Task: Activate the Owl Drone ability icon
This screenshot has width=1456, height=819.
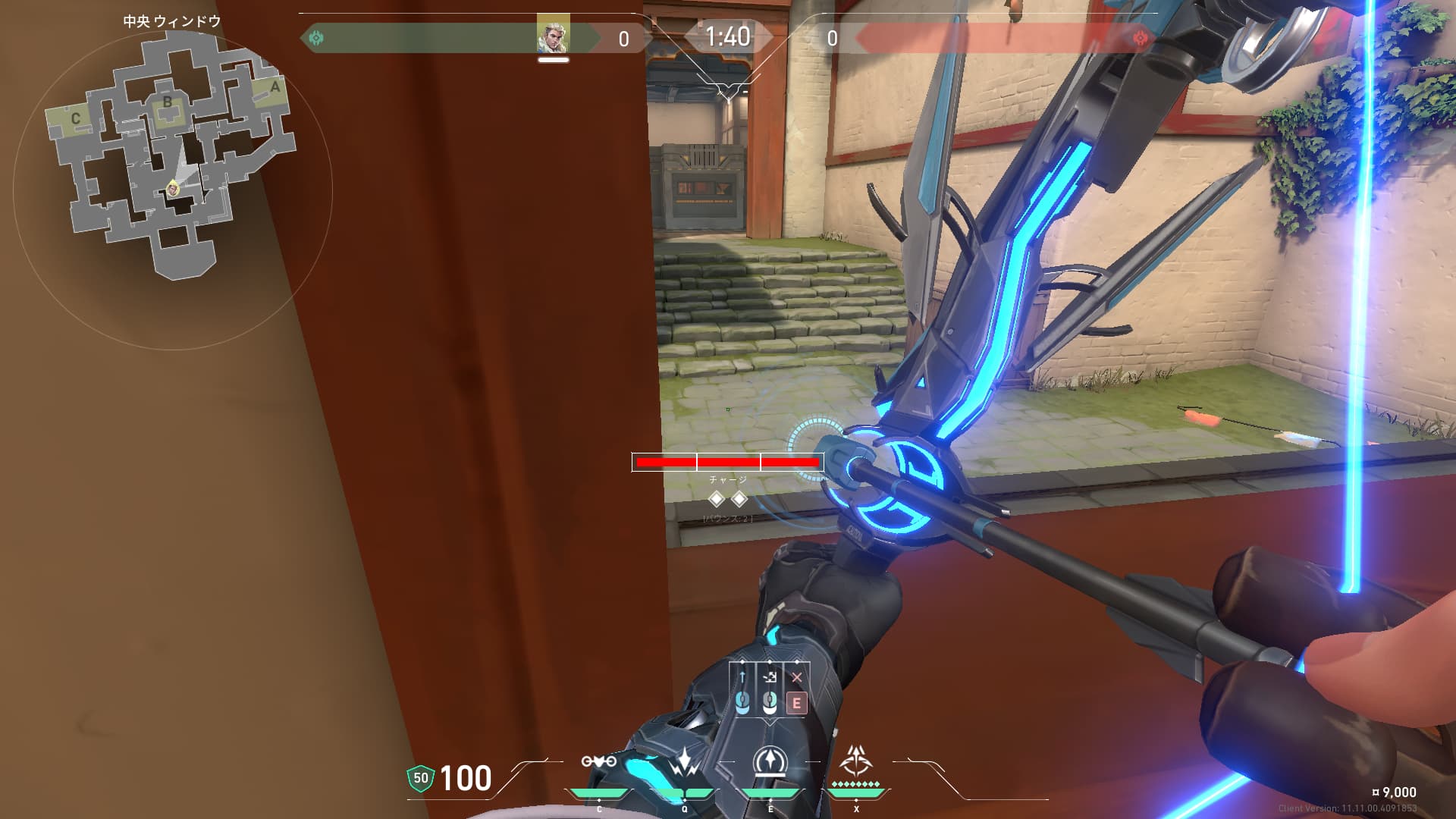Action: coord(598,761)
